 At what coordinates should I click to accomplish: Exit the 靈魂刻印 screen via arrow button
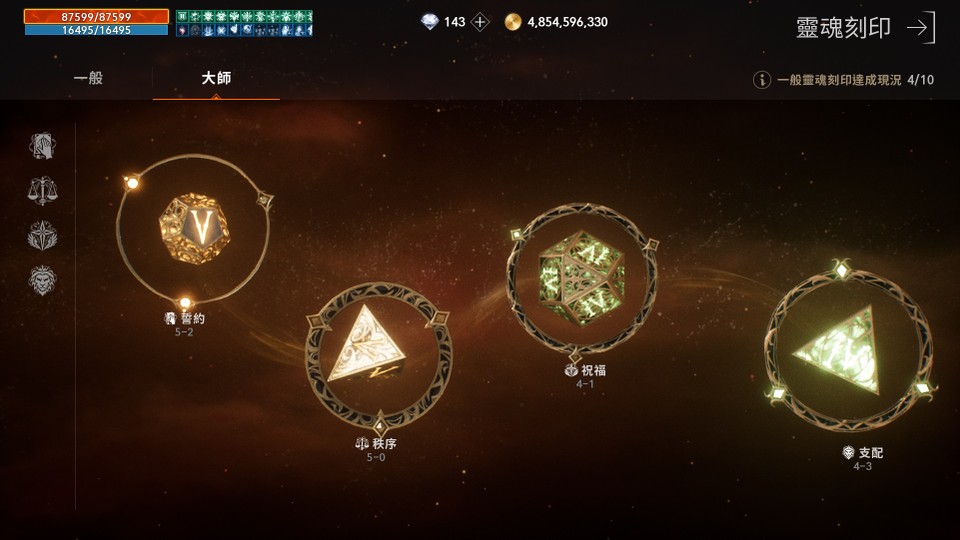920,28
